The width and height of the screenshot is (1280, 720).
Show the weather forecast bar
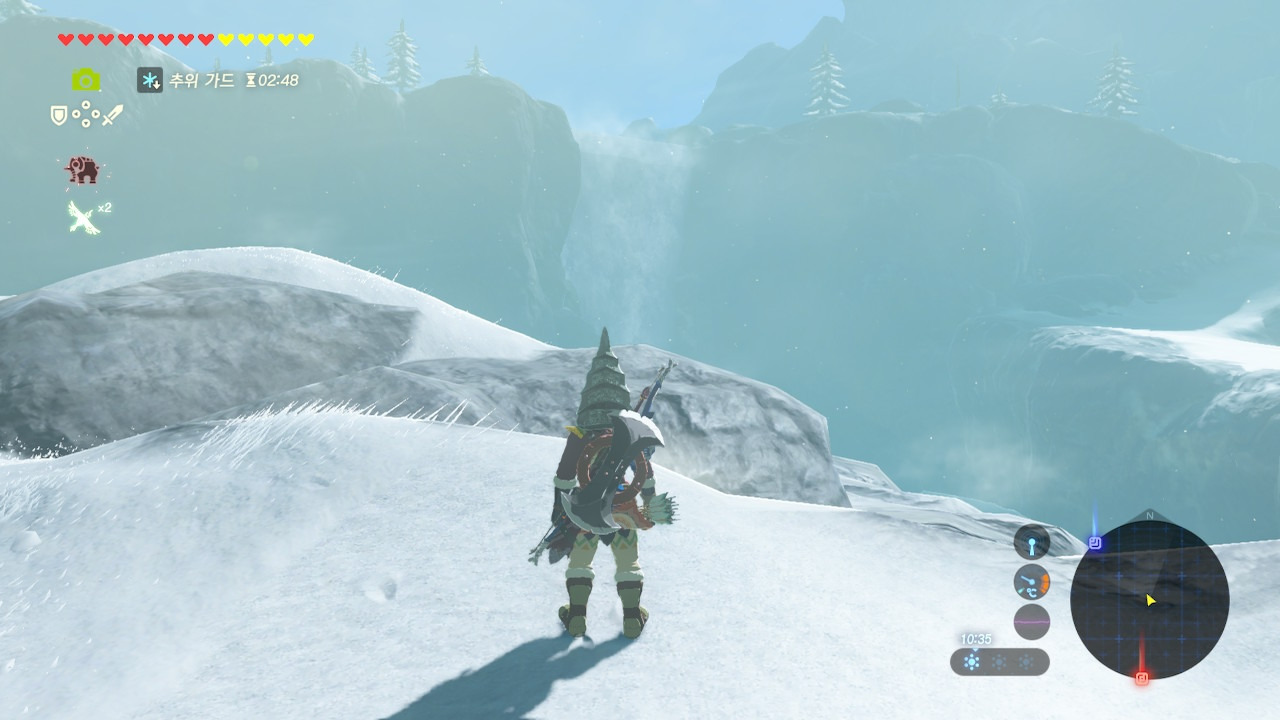(999, 662)
